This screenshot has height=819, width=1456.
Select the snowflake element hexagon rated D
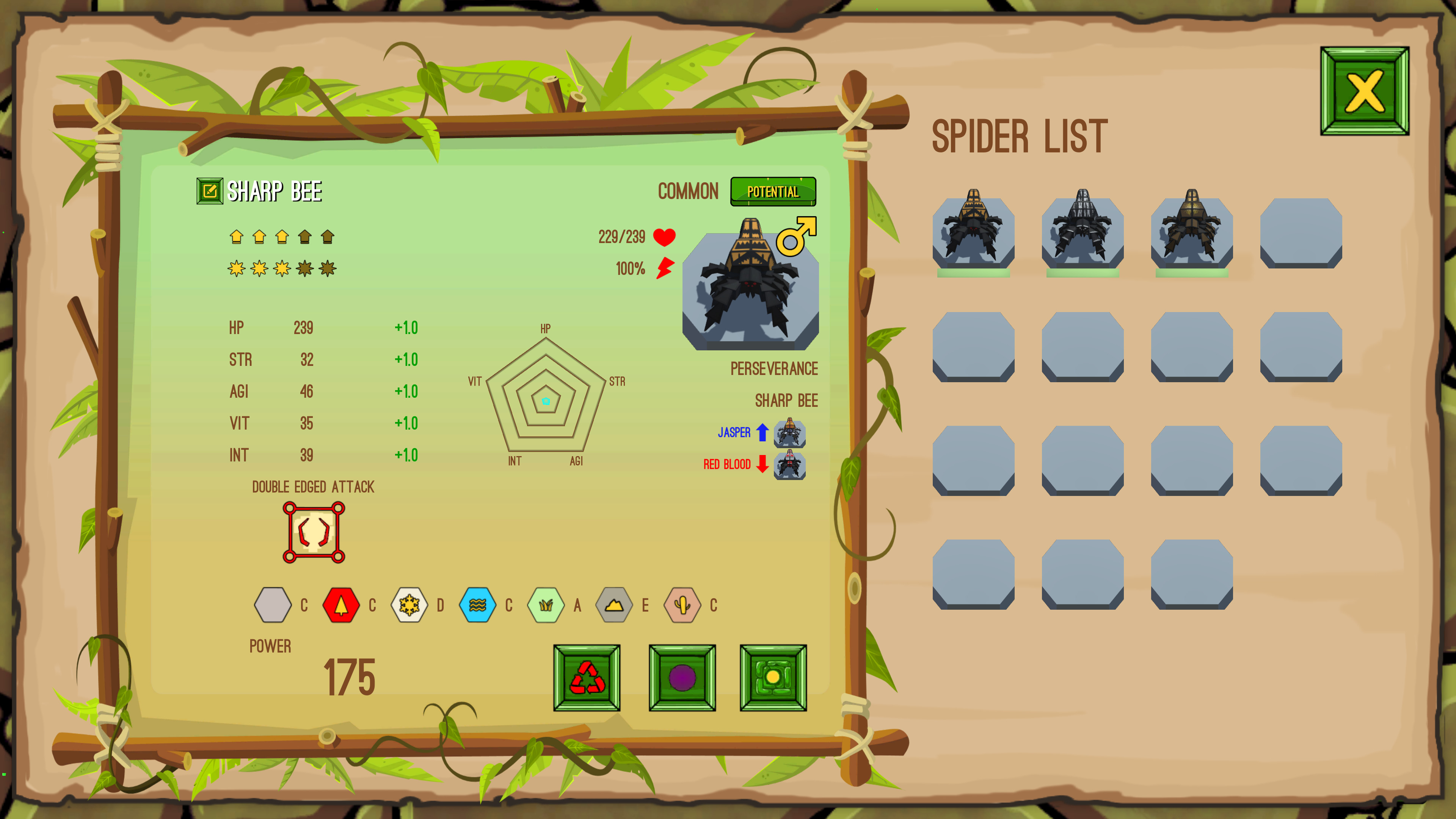click(x=409, y=605)
